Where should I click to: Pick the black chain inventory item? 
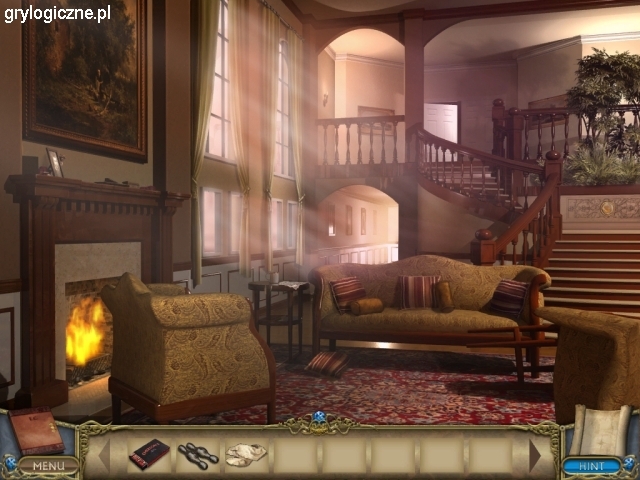(198, 455)
